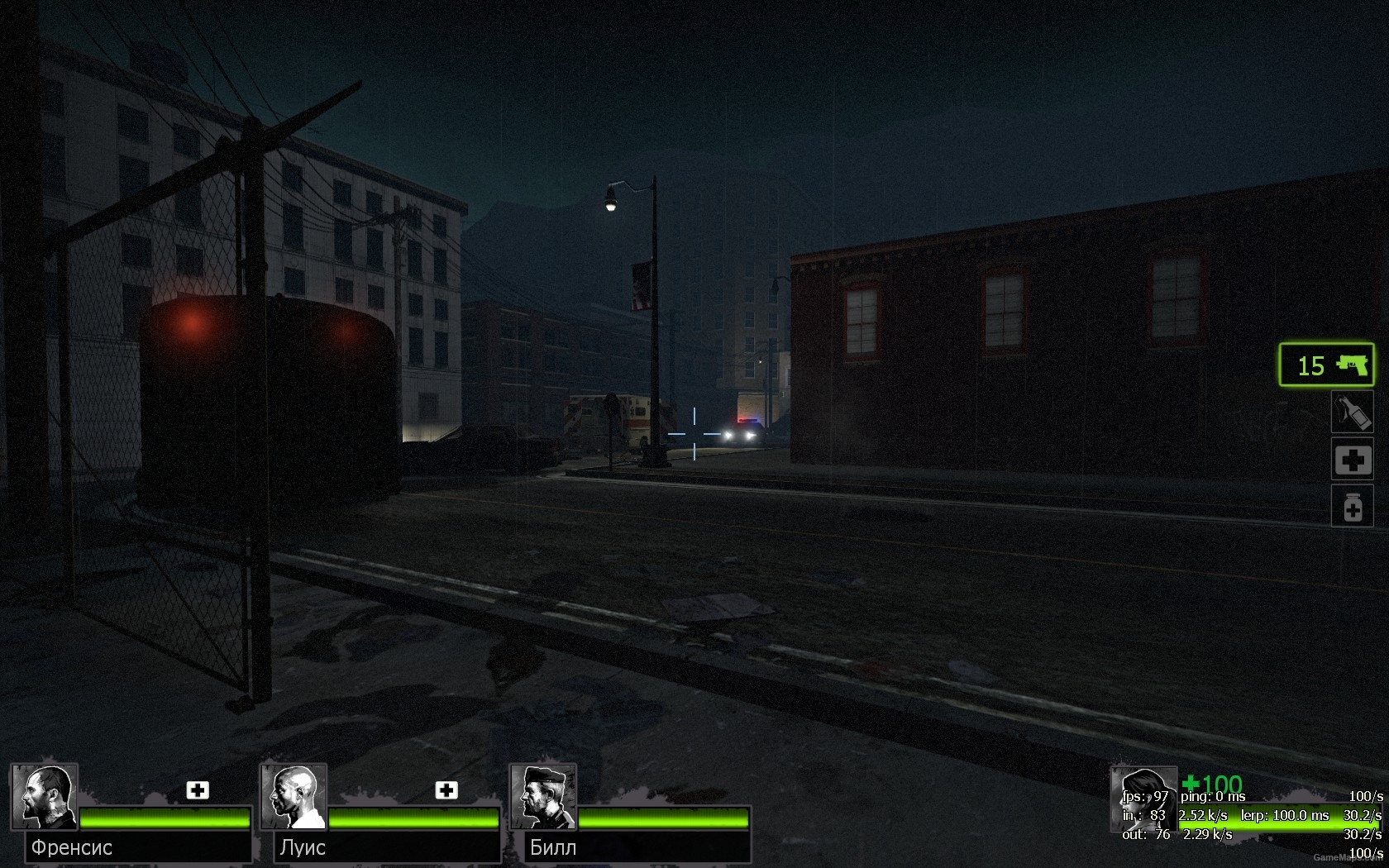The image size is (1389, 868).
Task: Pick the pain pills bottle slot
Action: (1352, 506)
